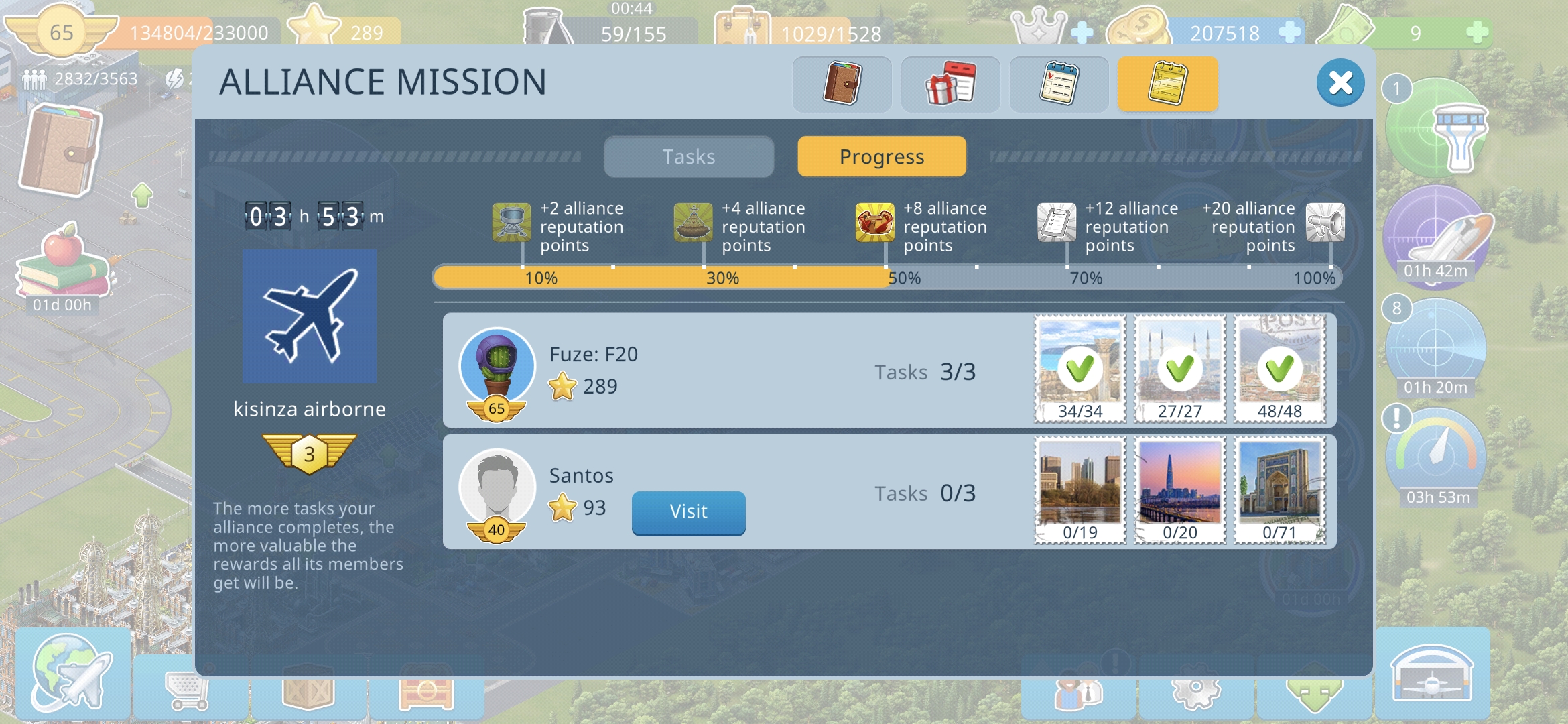
Task: Open the gift and calendar tab
Action: tap(950, 84)
